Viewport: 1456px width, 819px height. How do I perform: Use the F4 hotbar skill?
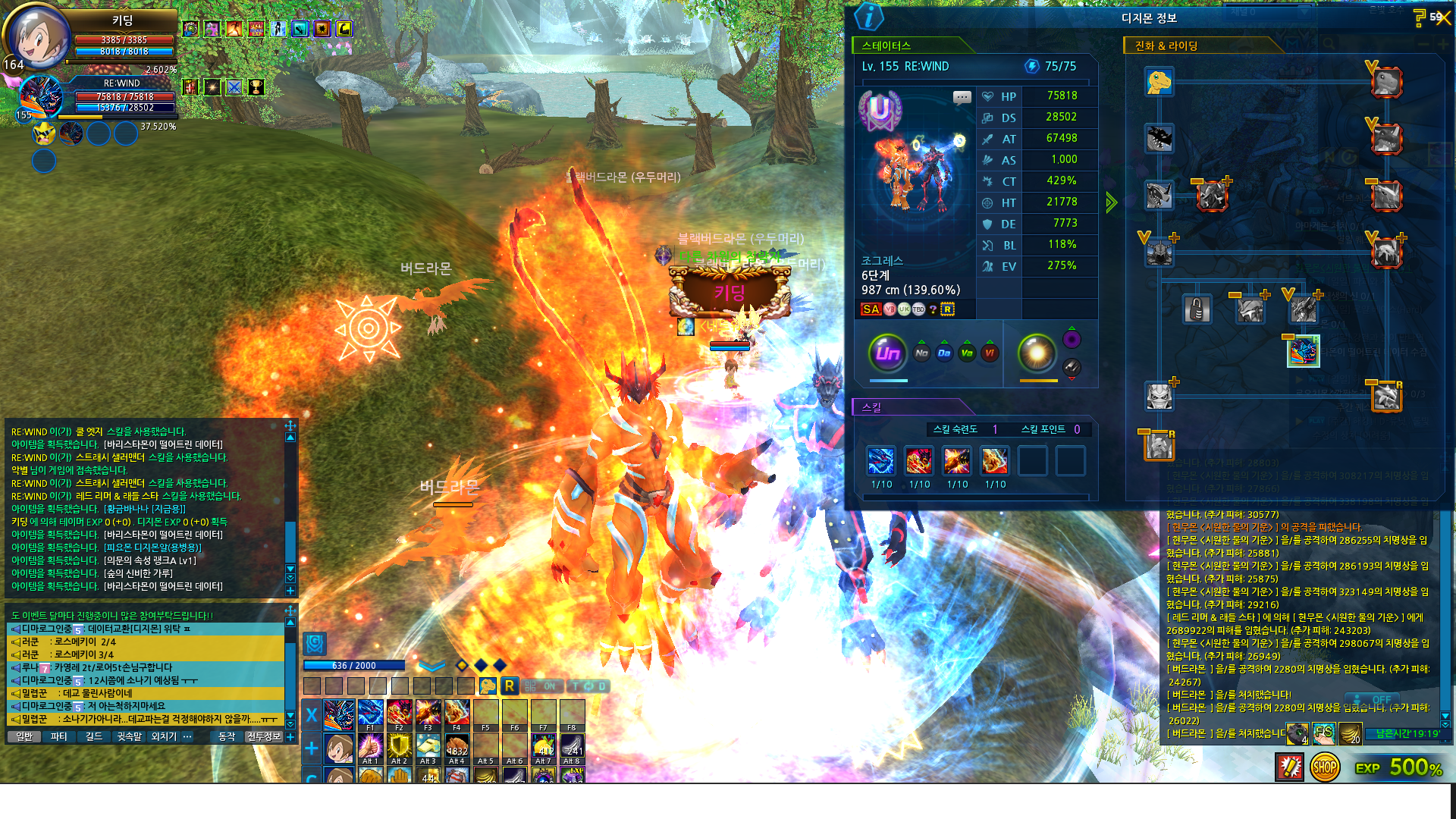coord(457,714)
